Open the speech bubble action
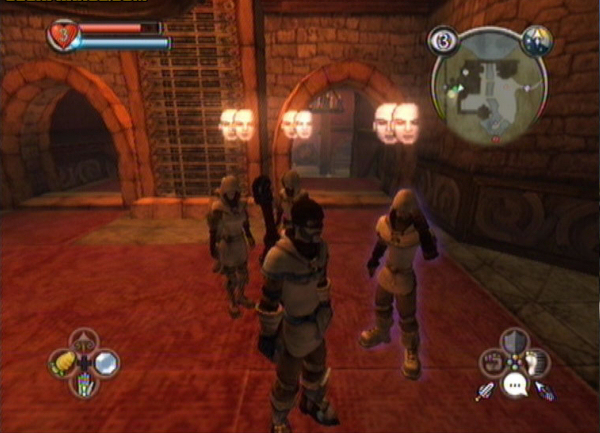Screen dimensions: 600x433 [x=514, y=385]
